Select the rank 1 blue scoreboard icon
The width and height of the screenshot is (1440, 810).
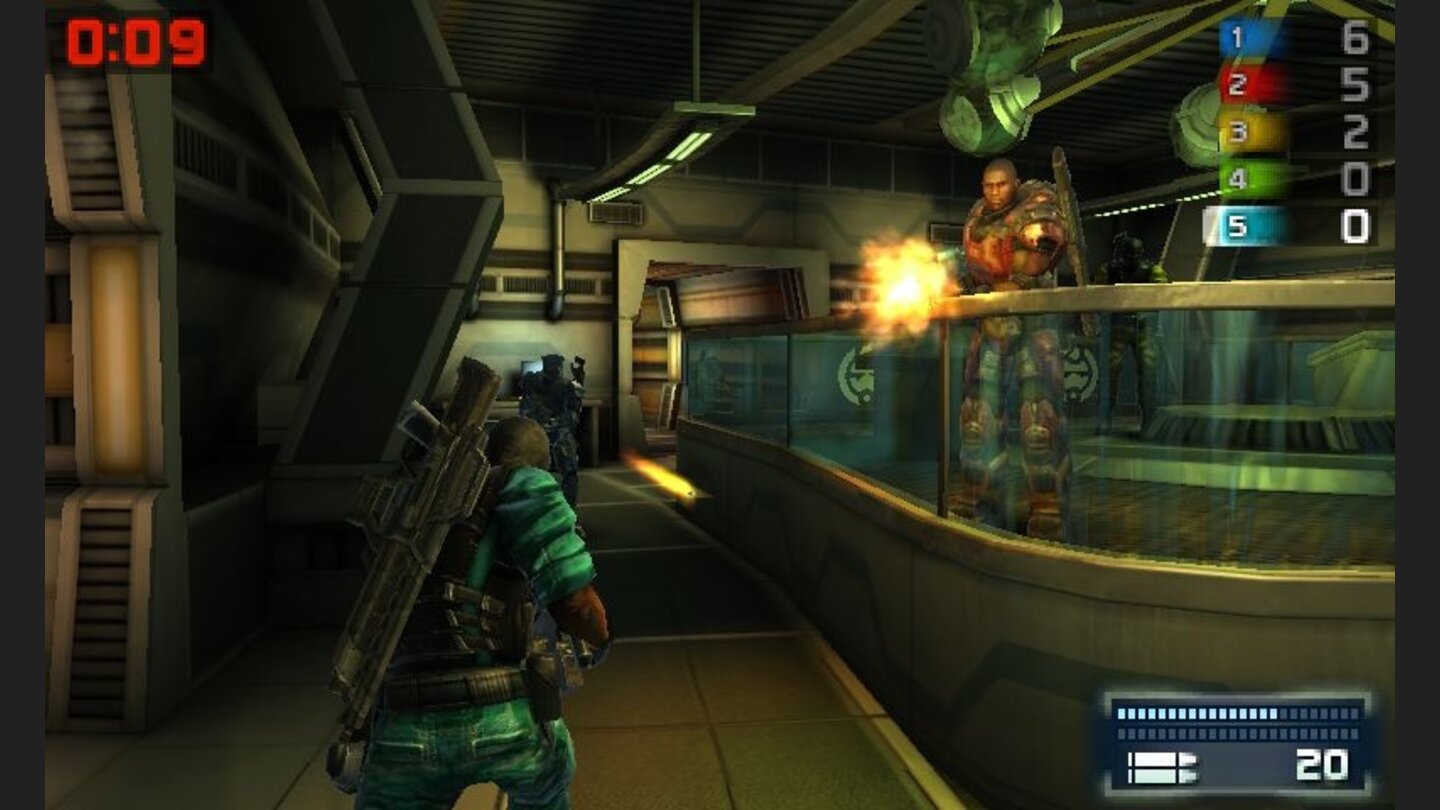(1235, 36)
